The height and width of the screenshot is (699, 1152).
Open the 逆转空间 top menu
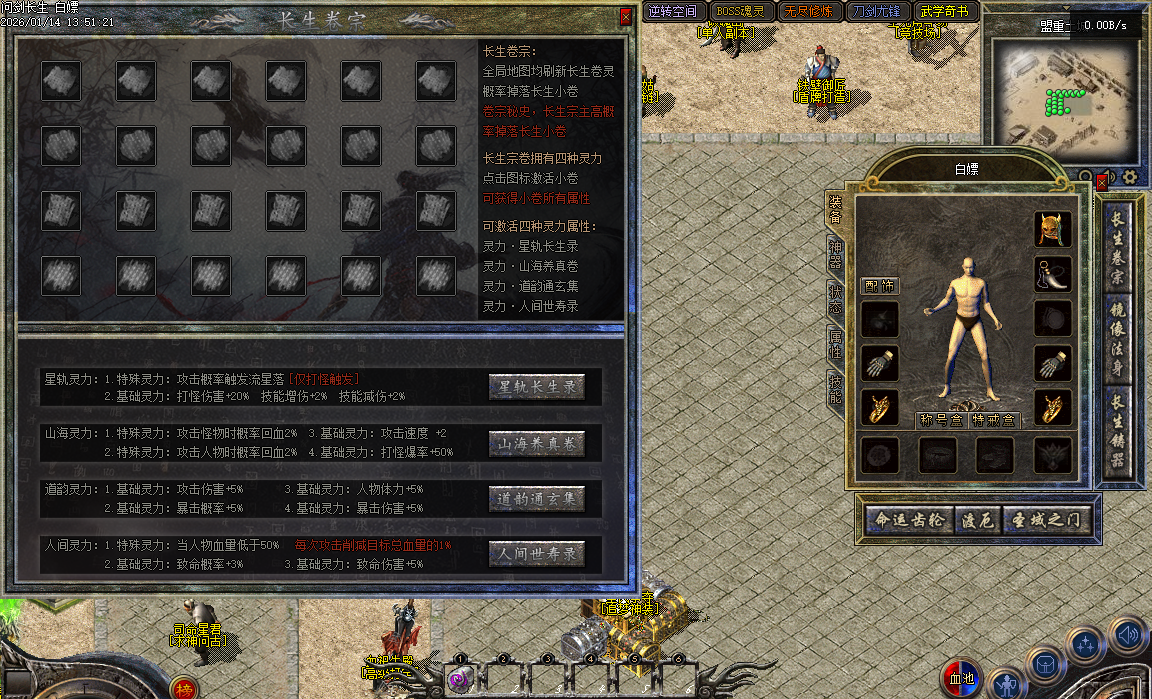pyautogui.click(x=672, y=12)
